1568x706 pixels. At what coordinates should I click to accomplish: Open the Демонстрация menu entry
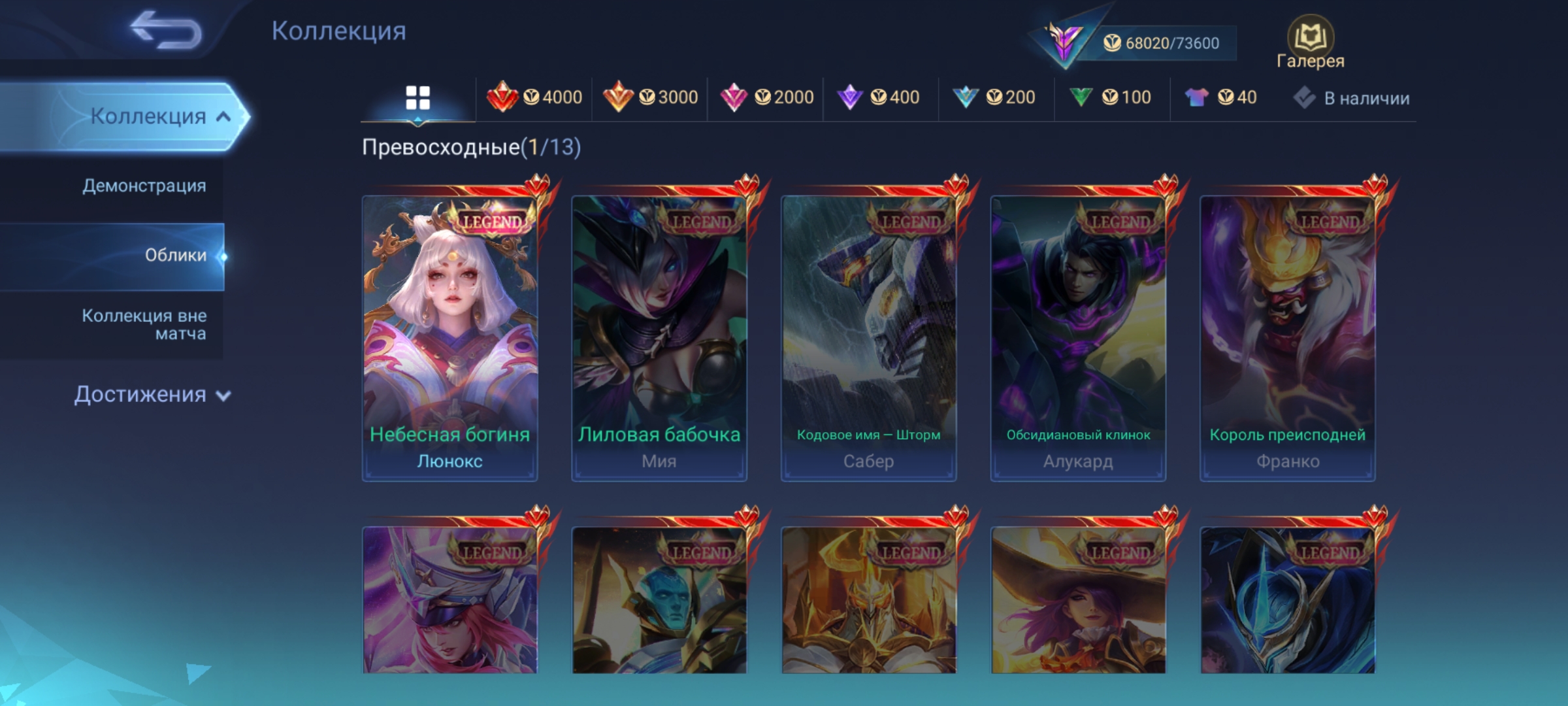pos(144,186)
